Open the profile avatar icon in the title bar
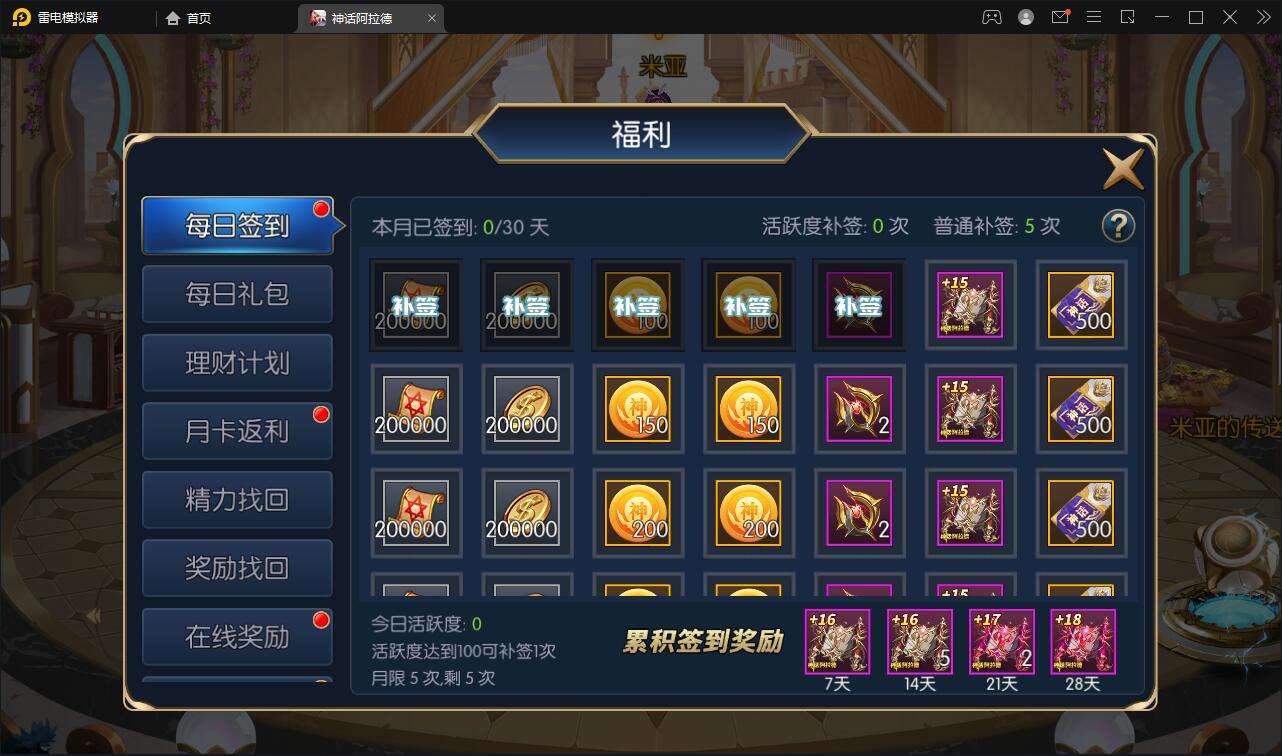 click(1025, 17)
